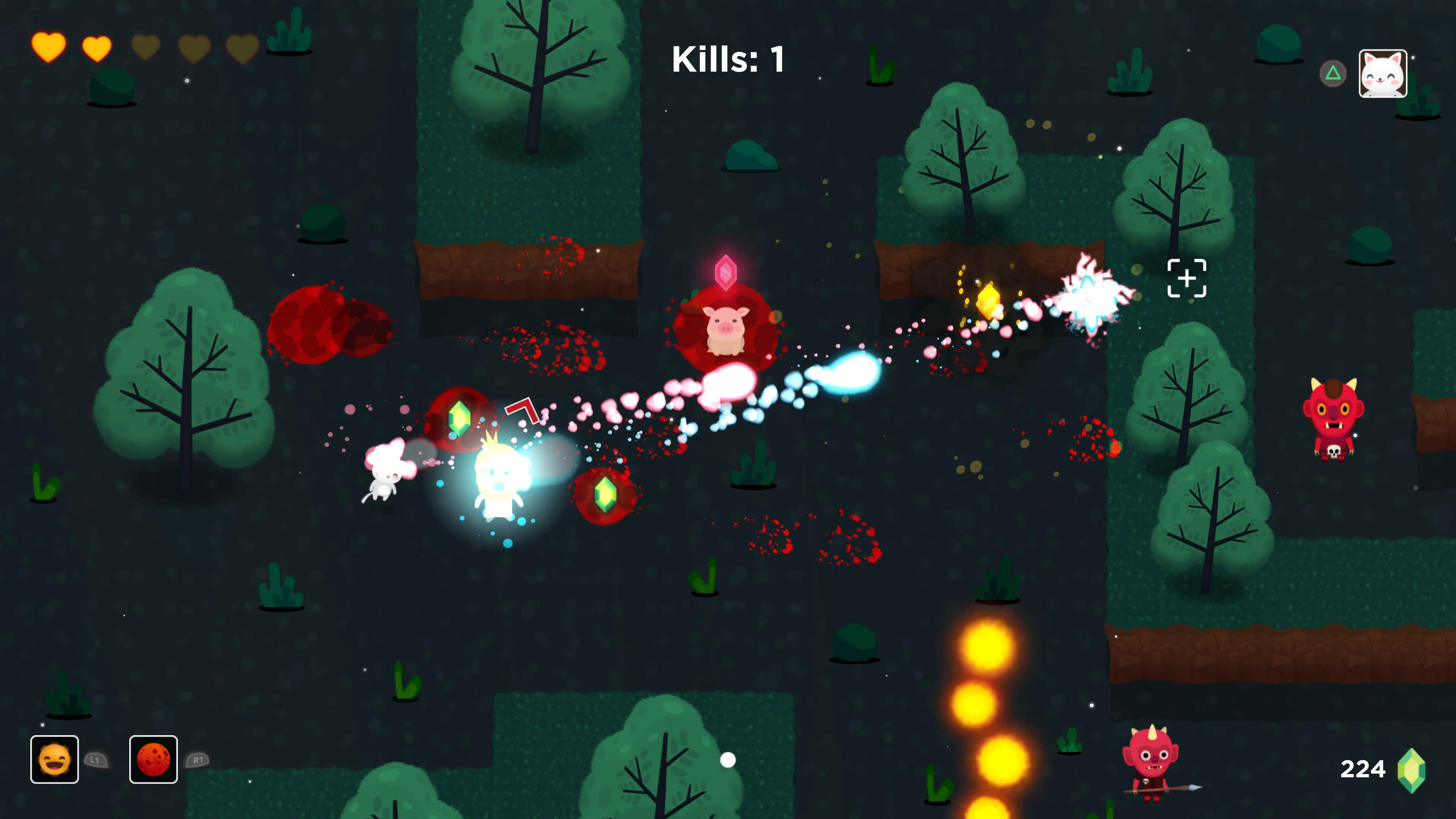Activate the smiling sun ability slot

[x=54, y=759]
